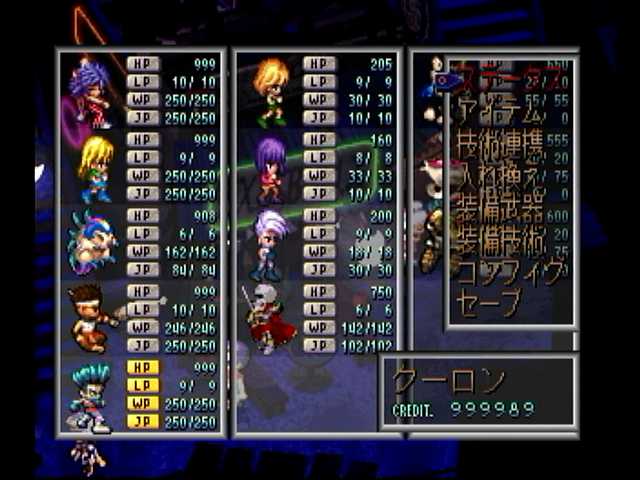Screen dimensions: 640x480
Task: Select the blue-spiked monster party member
Action: [92, 244]
